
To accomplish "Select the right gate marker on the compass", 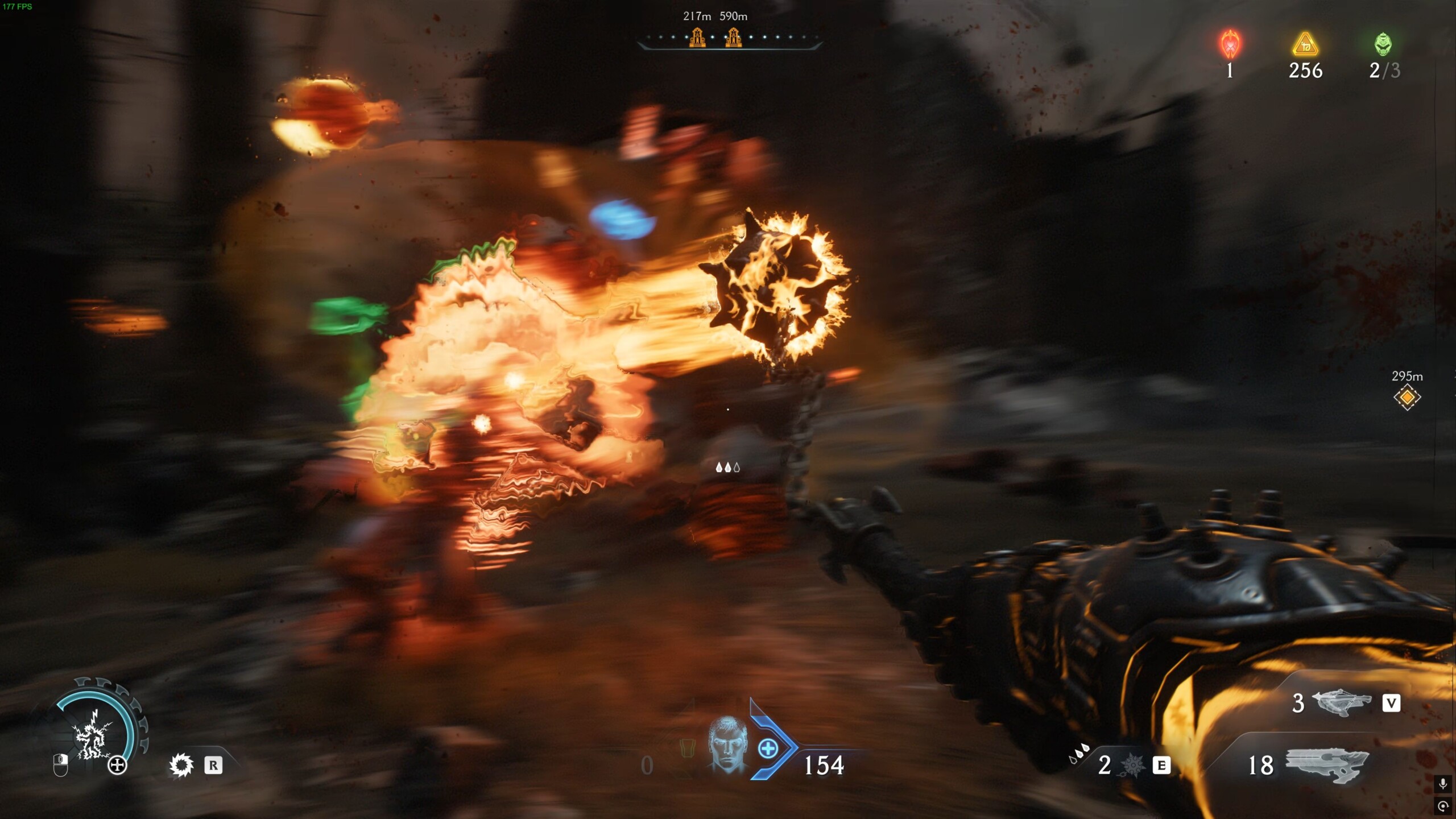I will [734, 38].
